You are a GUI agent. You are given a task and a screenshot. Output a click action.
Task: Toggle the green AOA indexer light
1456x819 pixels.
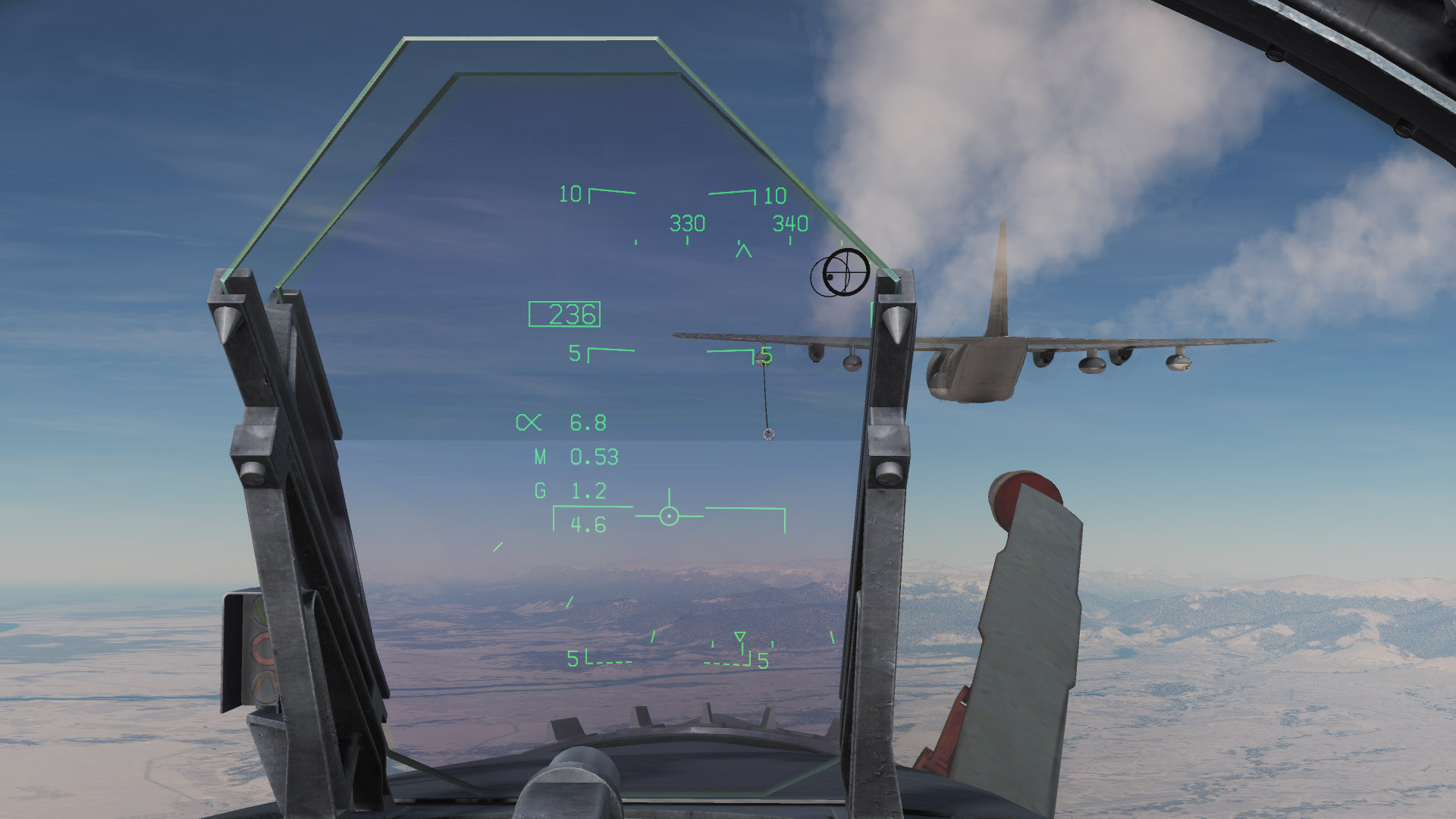[260, 611]
